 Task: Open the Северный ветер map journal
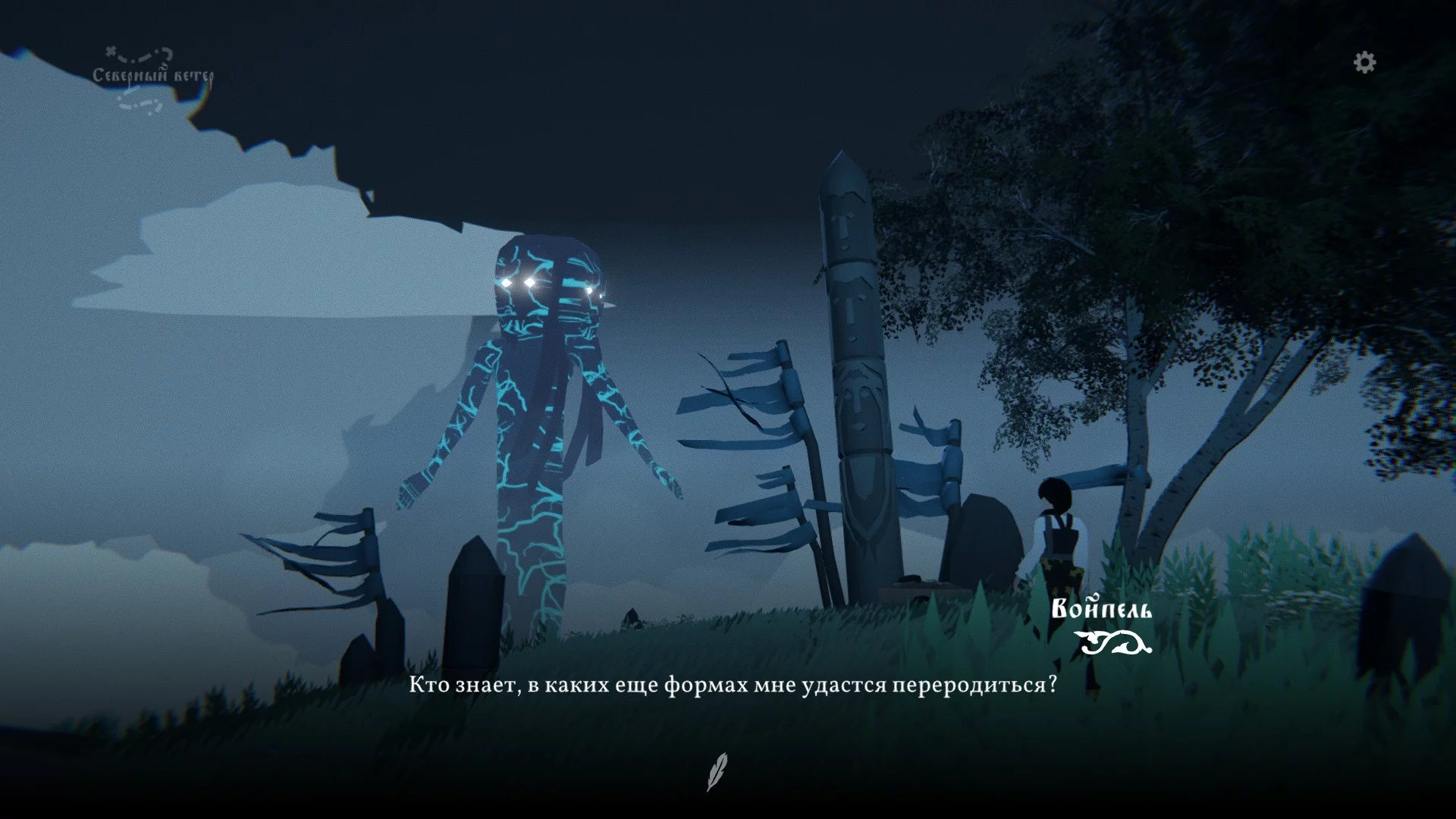pyautogui.click(x=152, y=77)
